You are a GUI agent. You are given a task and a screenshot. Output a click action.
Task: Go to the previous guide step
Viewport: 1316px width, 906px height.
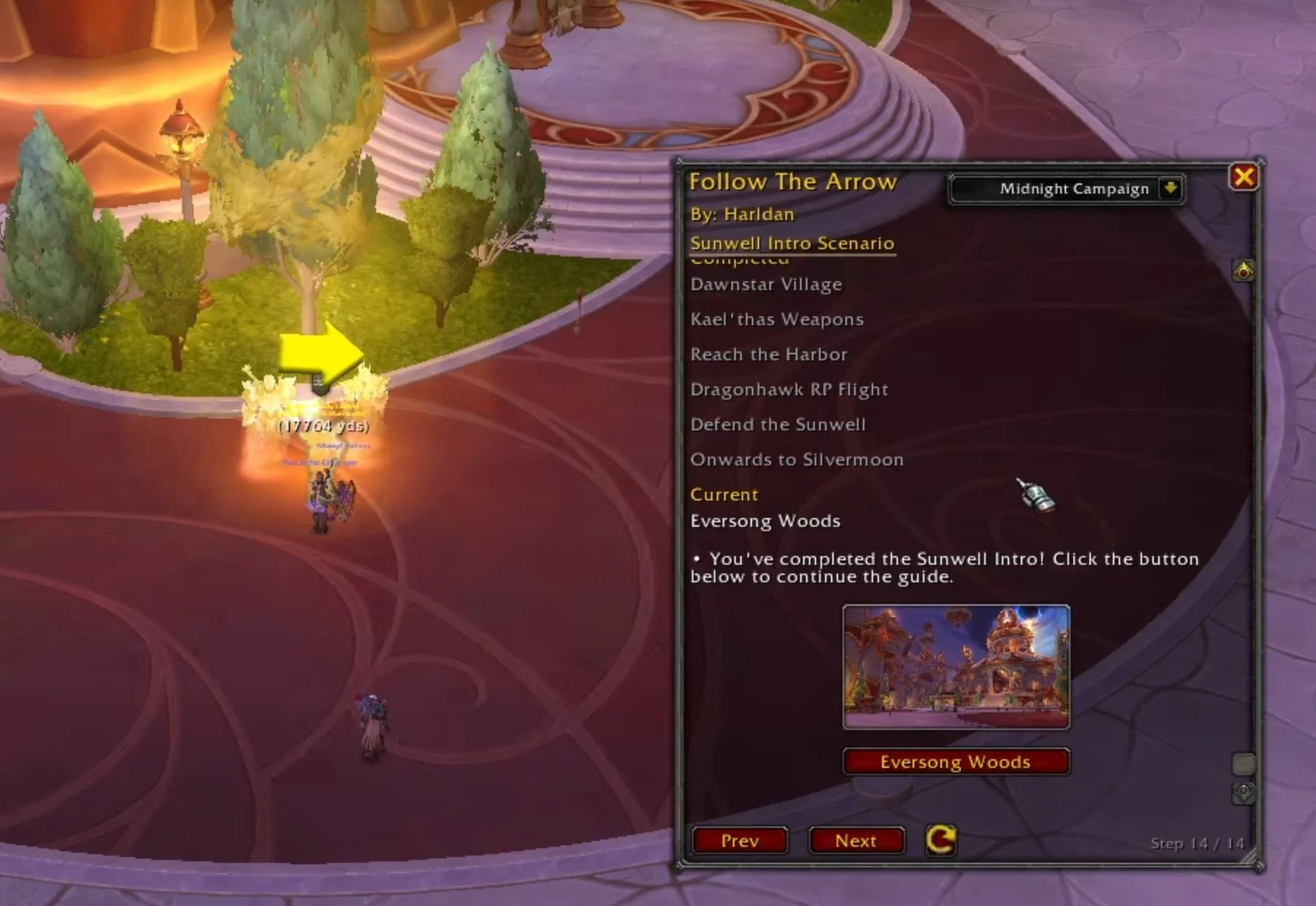click(739, 841)
